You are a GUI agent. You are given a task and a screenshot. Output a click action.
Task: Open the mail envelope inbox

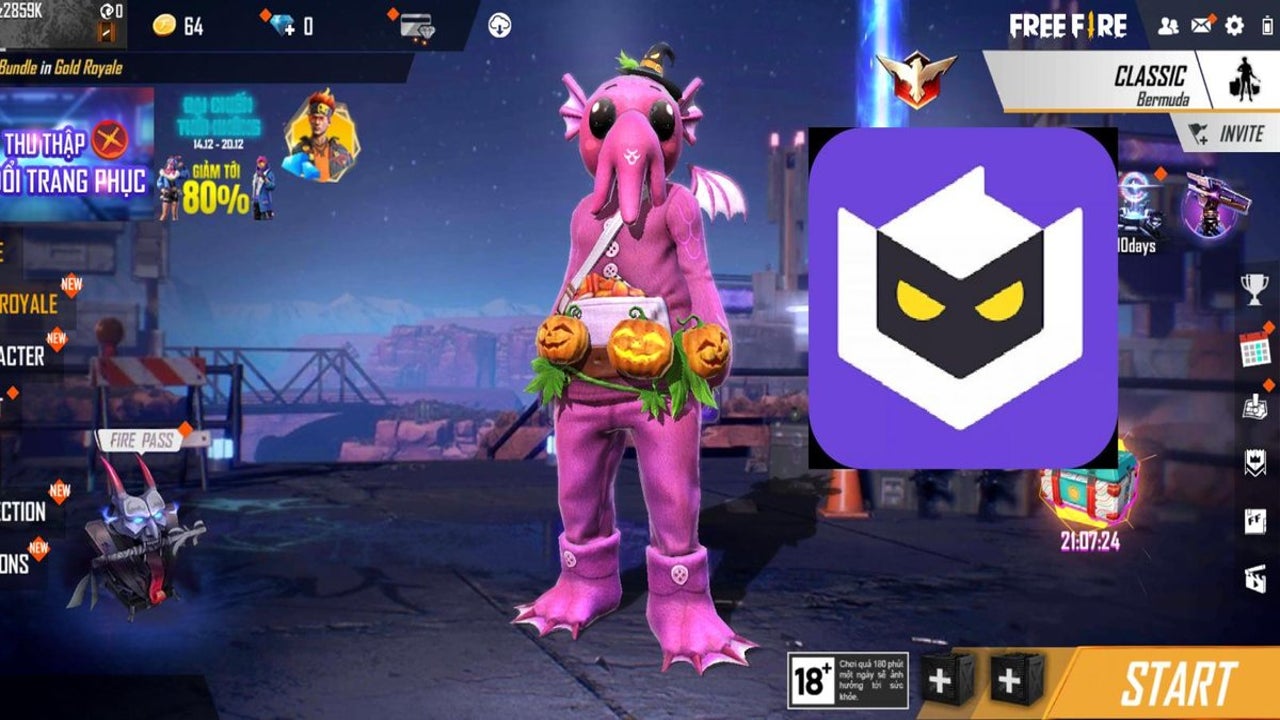pyautogui.click(x=1201, y=26)
